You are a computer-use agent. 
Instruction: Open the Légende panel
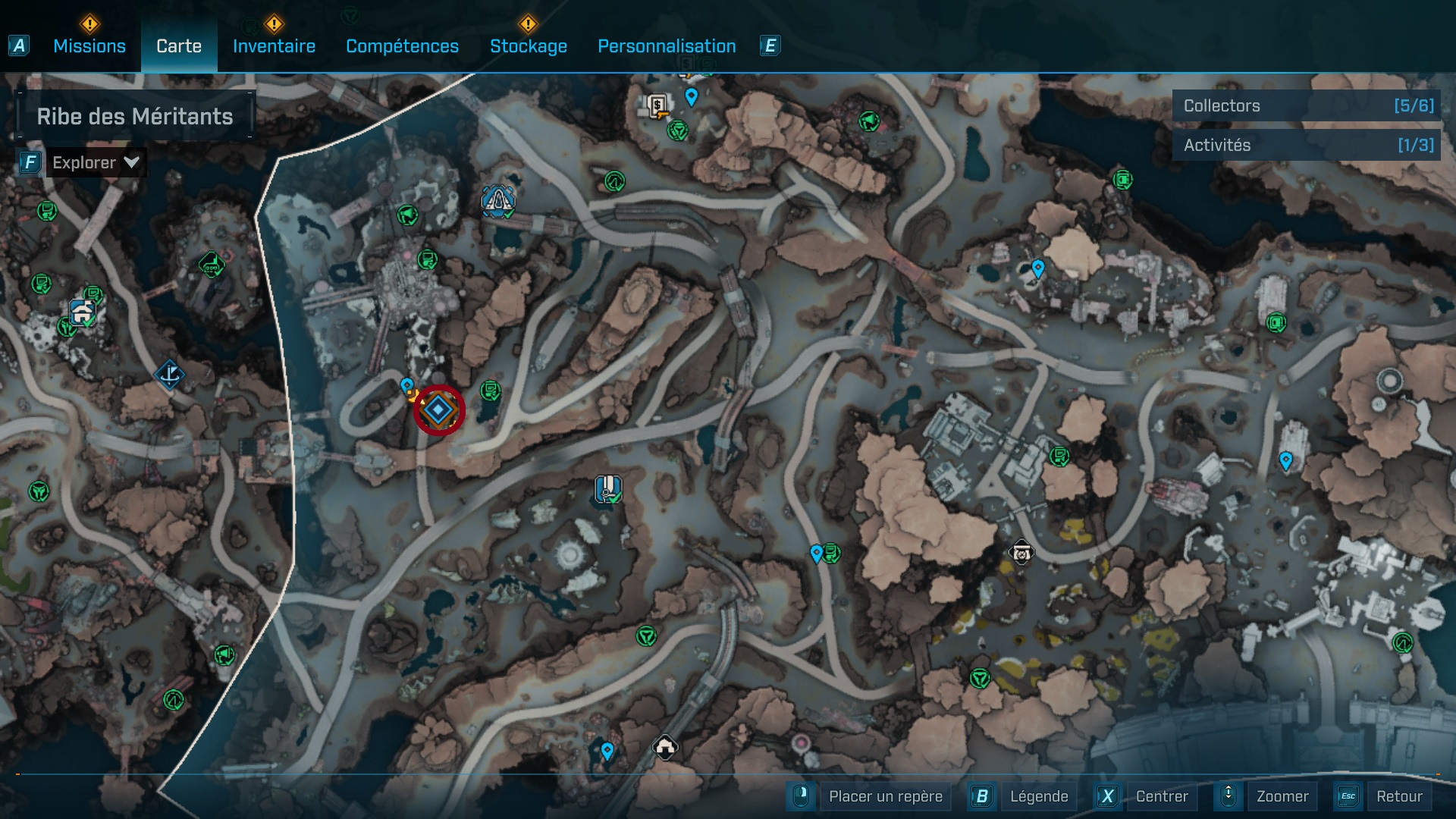pos(1040,796)
